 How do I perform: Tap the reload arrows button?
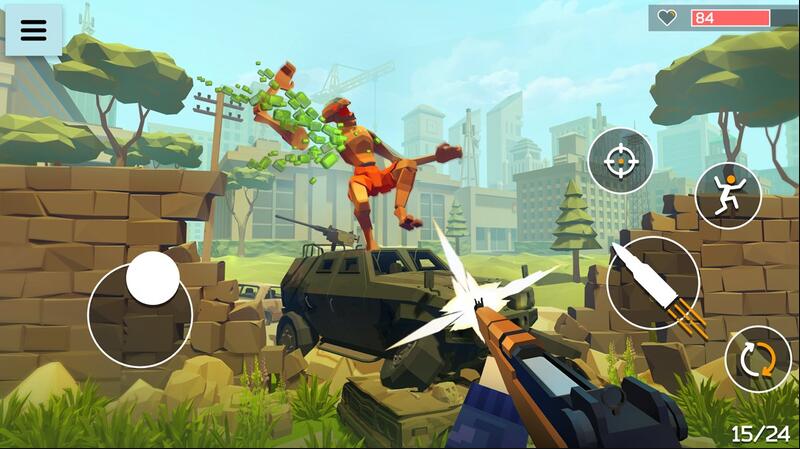click(757, 358)
